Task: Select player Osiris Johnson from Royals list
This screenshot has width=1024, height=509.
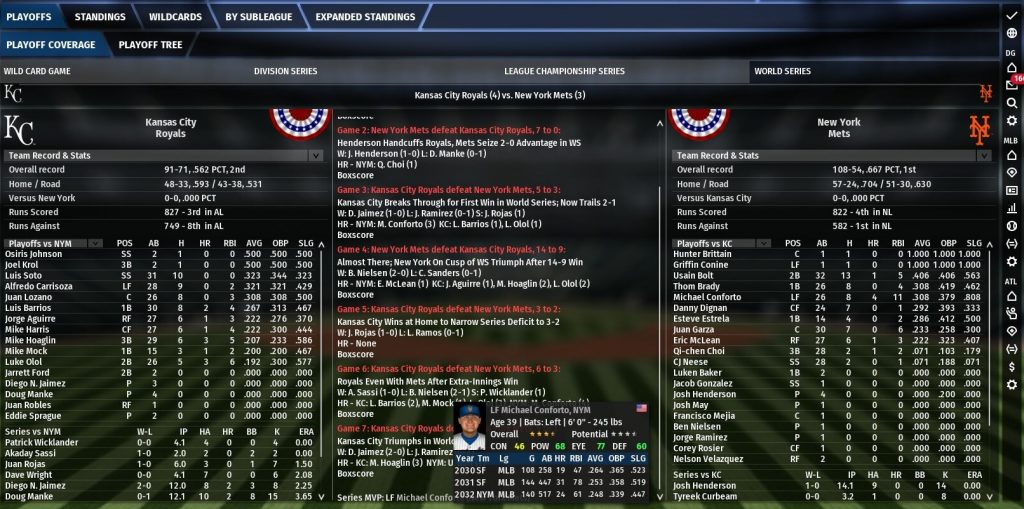Action: click(x=33, y=254)
